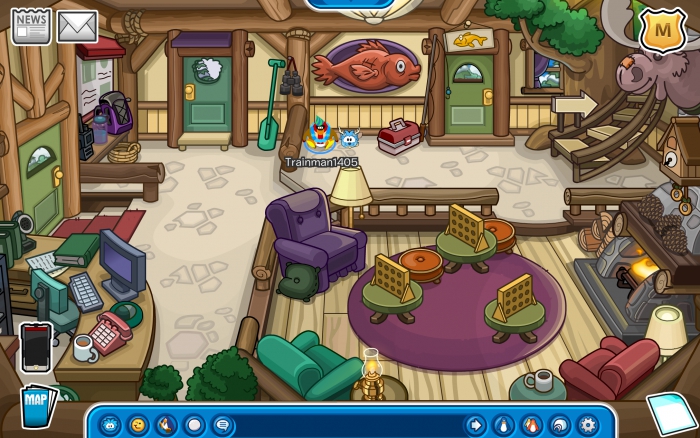Open the gear settings menu

[587, 424]
